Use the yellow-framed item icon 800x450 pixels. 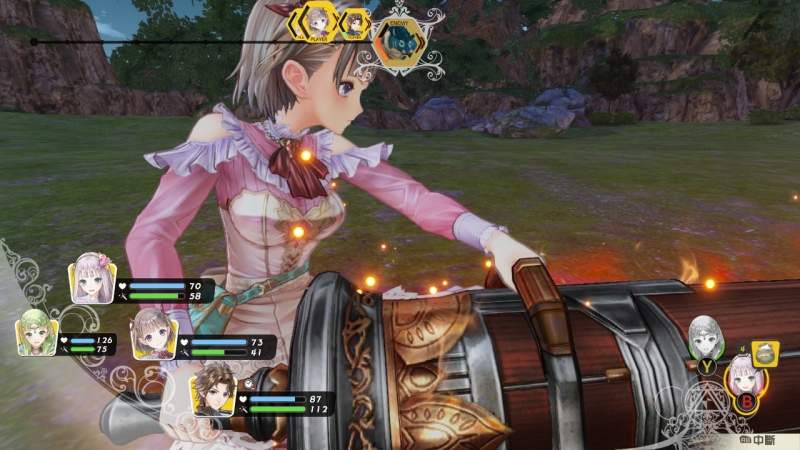pos(765,352)
